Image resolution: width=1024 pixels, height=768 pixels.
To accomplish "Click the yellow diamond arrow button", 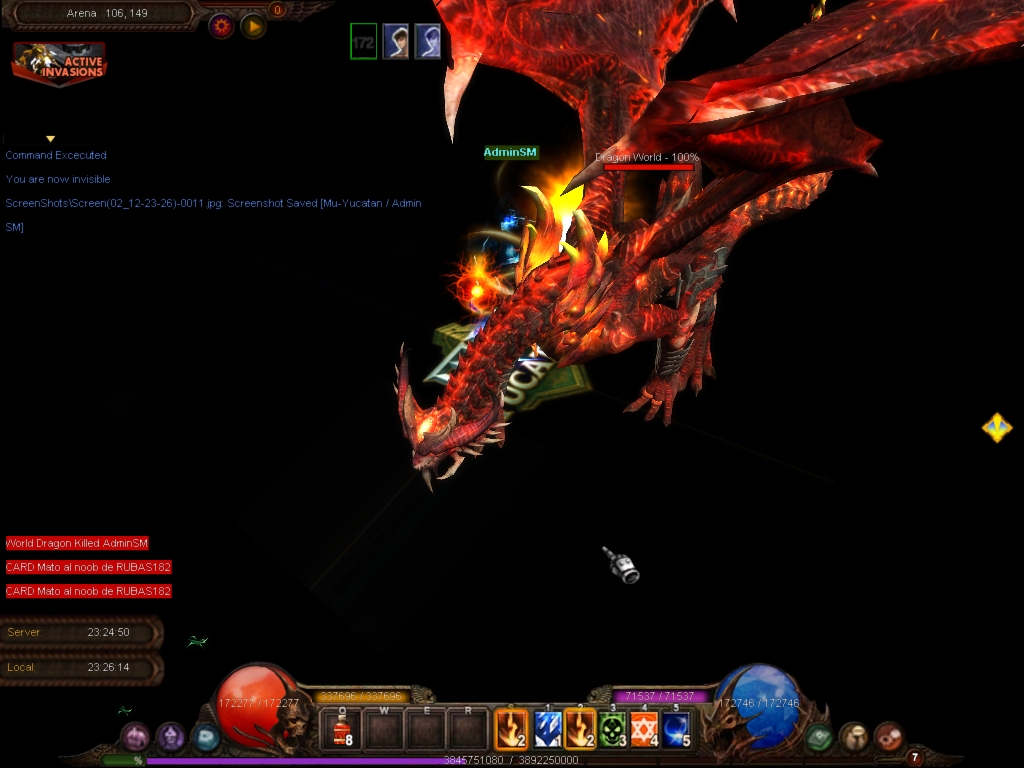I will pos(997,428).
